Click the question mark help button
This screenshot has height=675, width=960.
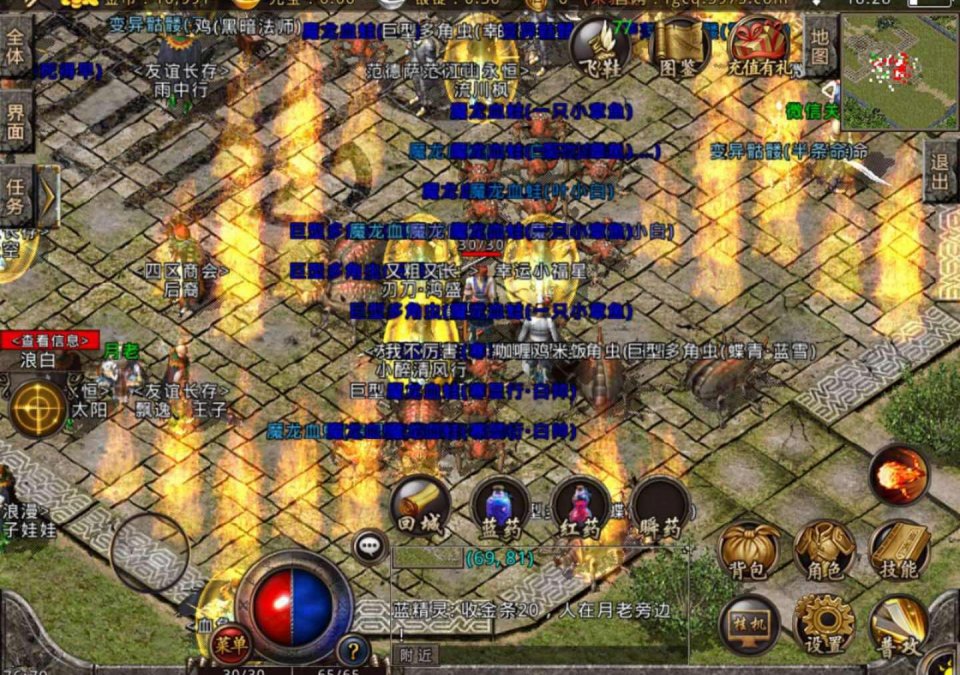click(352, 650)
